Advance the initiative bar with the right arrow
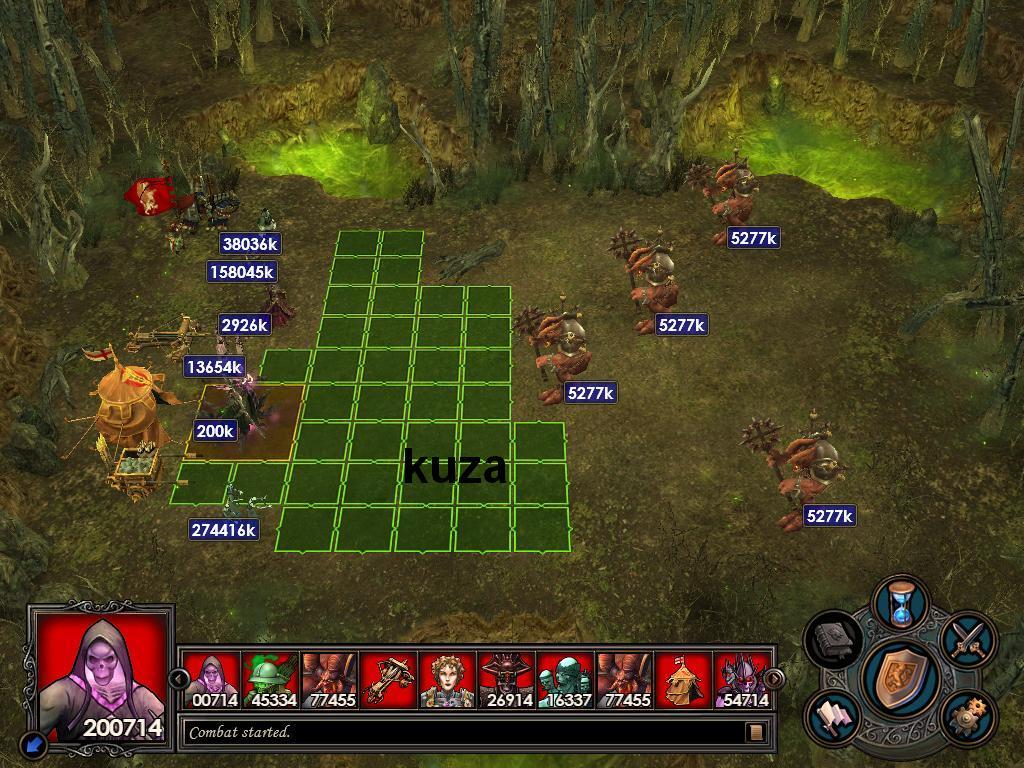Image resolution: width=1024 pixels, height=768 pixels. 774,680
